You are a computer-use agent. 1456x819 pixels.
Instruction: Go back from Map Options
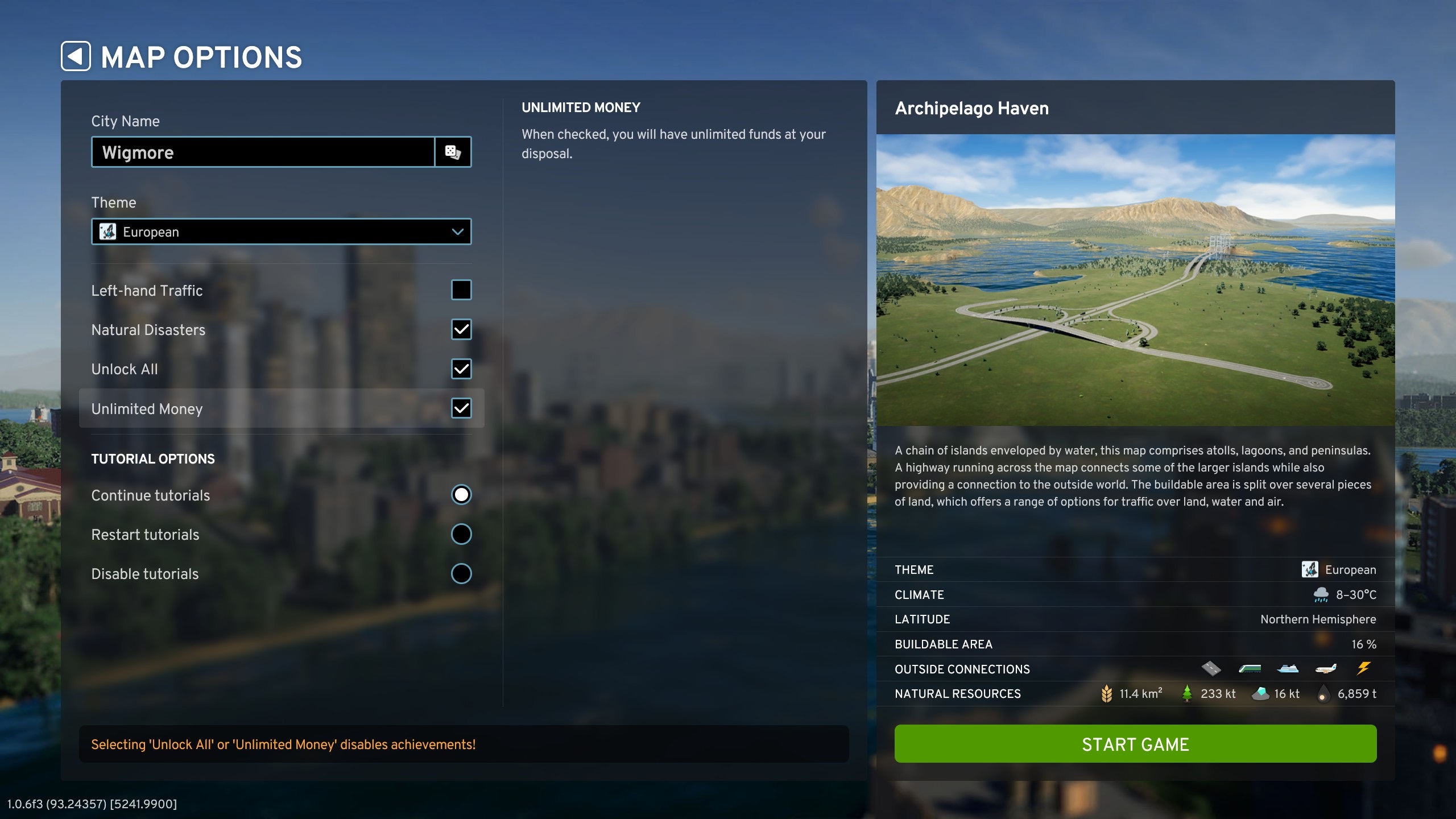76,56
